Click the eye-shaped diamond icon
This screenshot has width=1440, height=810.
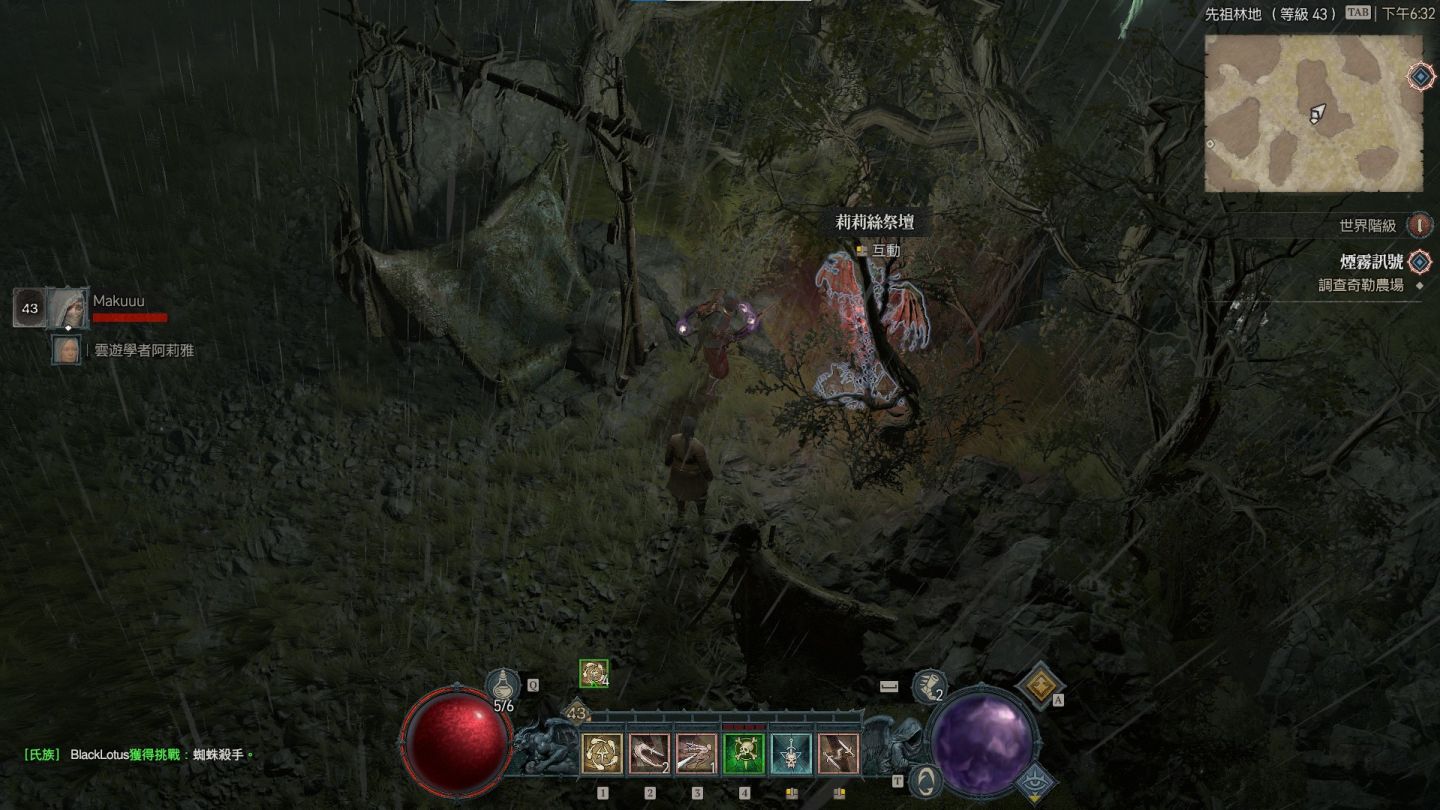coord(1036,781)
